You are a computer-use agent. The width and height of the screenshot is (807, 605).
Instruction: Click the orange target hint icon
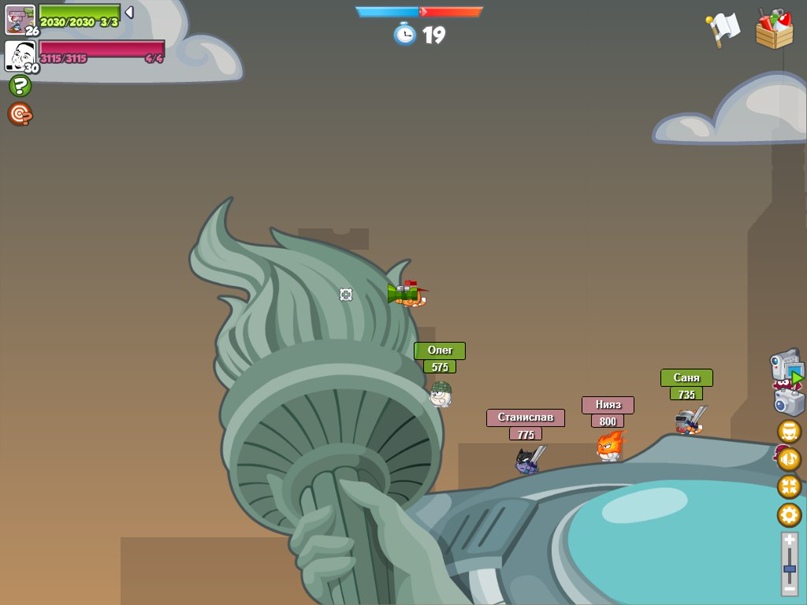pos(20,114)
